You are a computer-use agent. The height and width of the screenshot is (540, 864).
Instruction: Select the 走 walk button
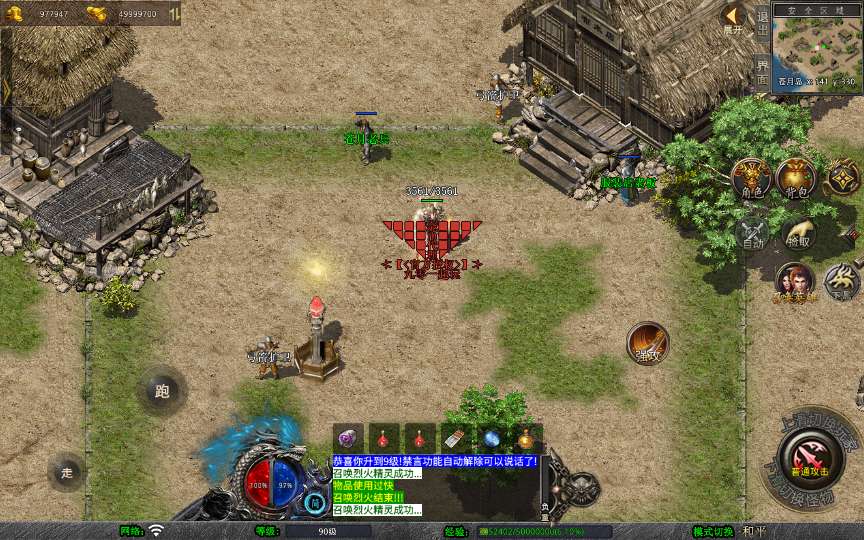[67, 472]
